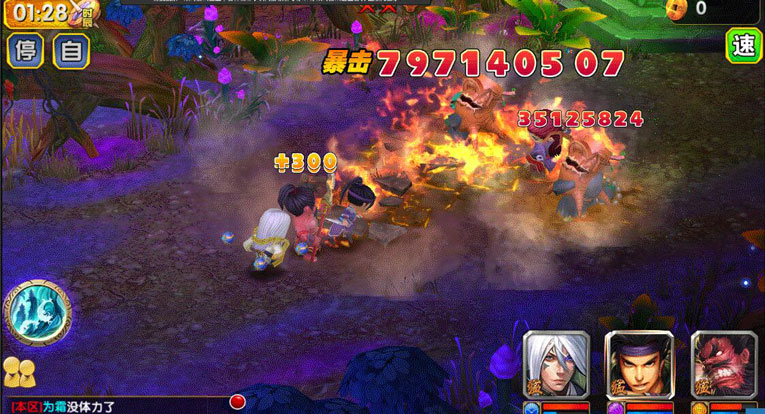The image size is (765, 414).
Task: Select the white-haired hero portrait
Action: [x=556, y=365]
